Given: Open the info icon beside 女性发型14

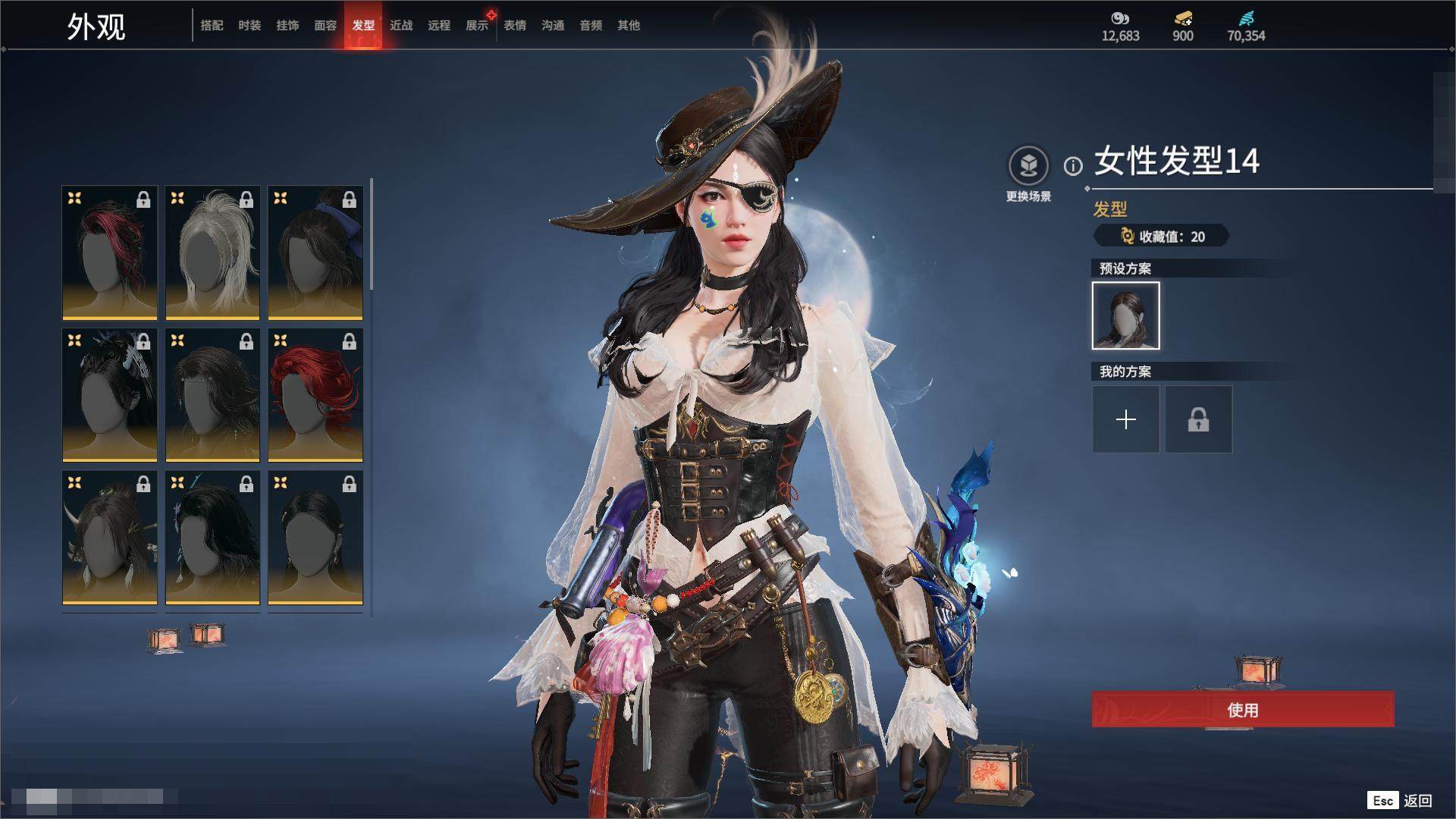Looking at the screenshot, I should [1073, 166].
